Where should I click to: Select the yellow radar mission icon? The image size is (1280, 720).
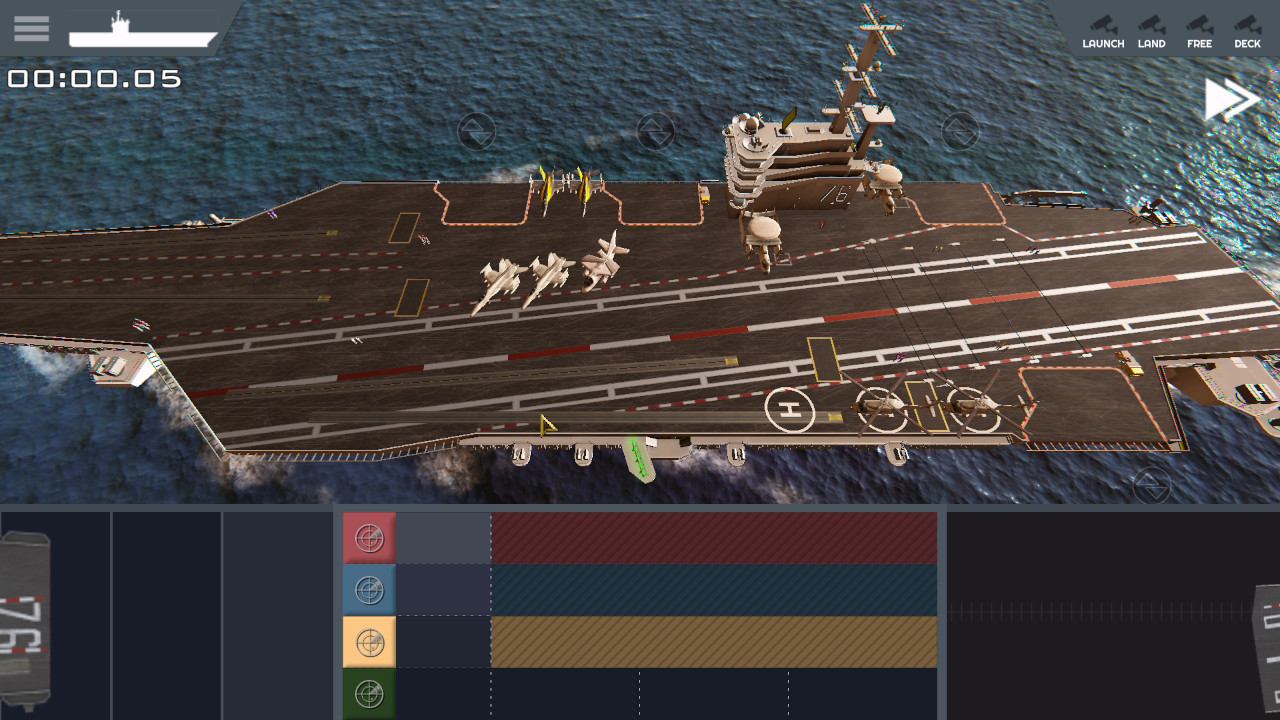[x=369, y=641]
